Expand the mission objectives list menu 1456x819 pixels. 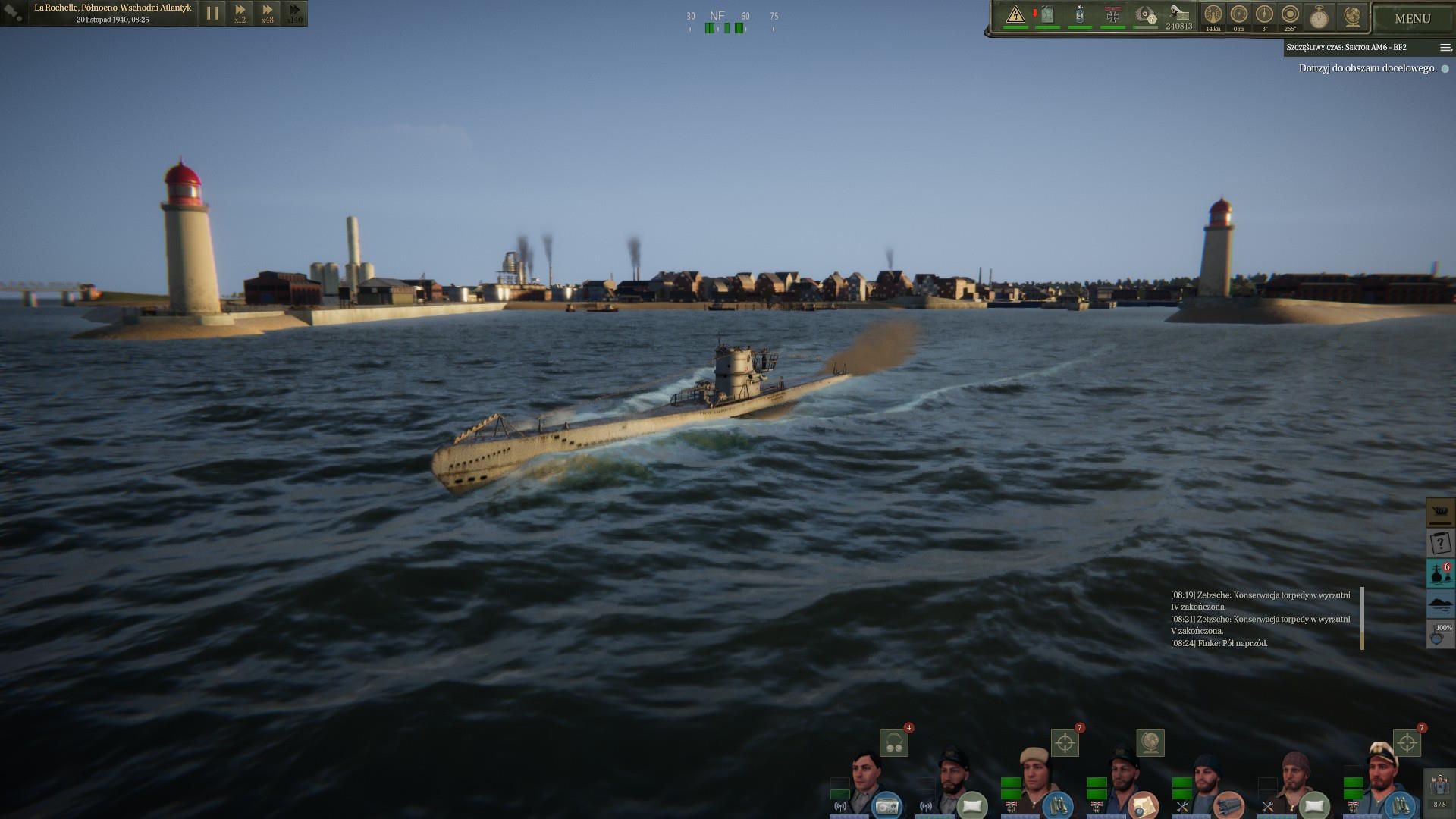click(x=1445, y=48)
